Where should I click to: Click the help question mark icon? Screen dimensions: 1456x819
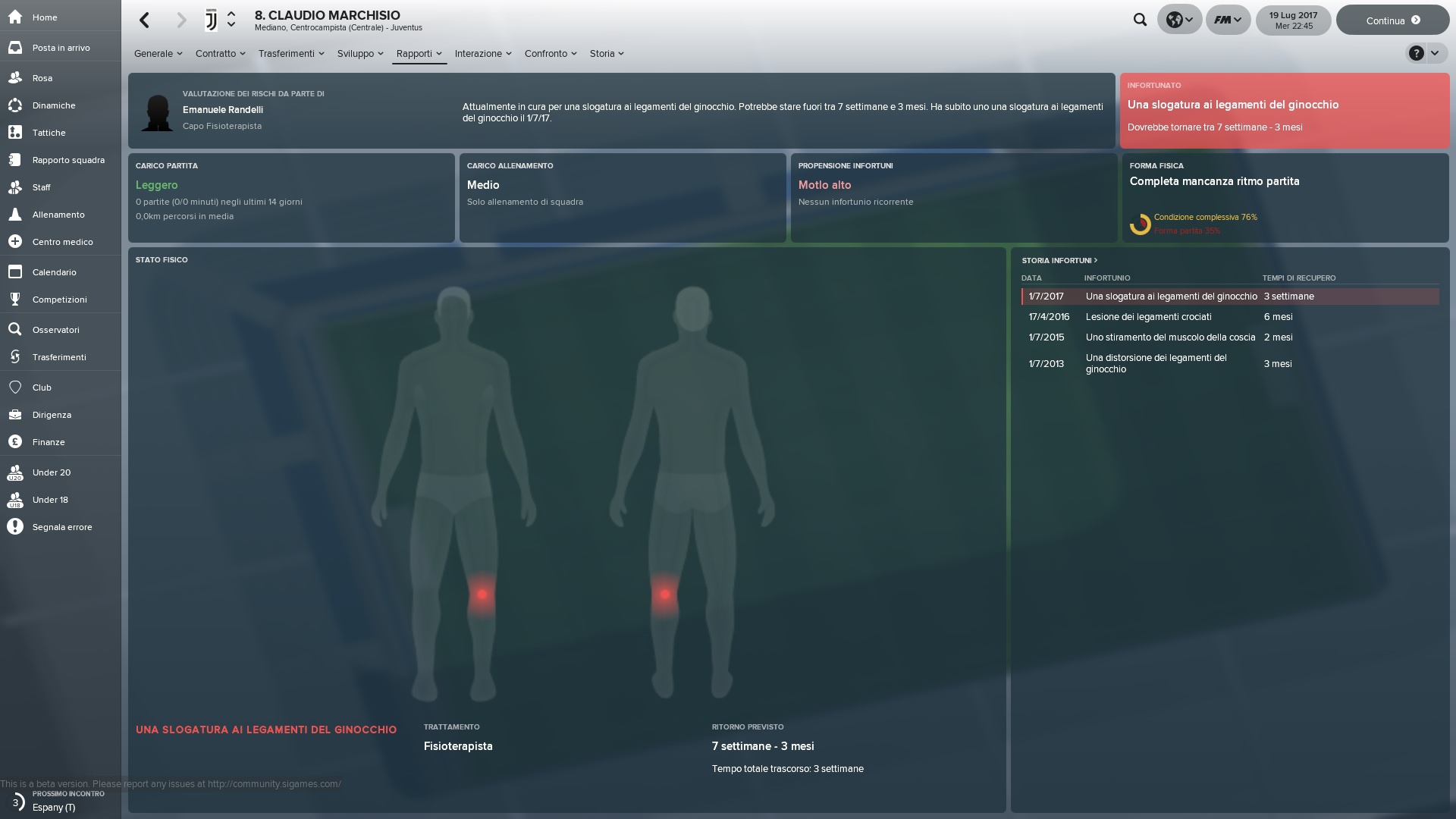(1416, 53)
